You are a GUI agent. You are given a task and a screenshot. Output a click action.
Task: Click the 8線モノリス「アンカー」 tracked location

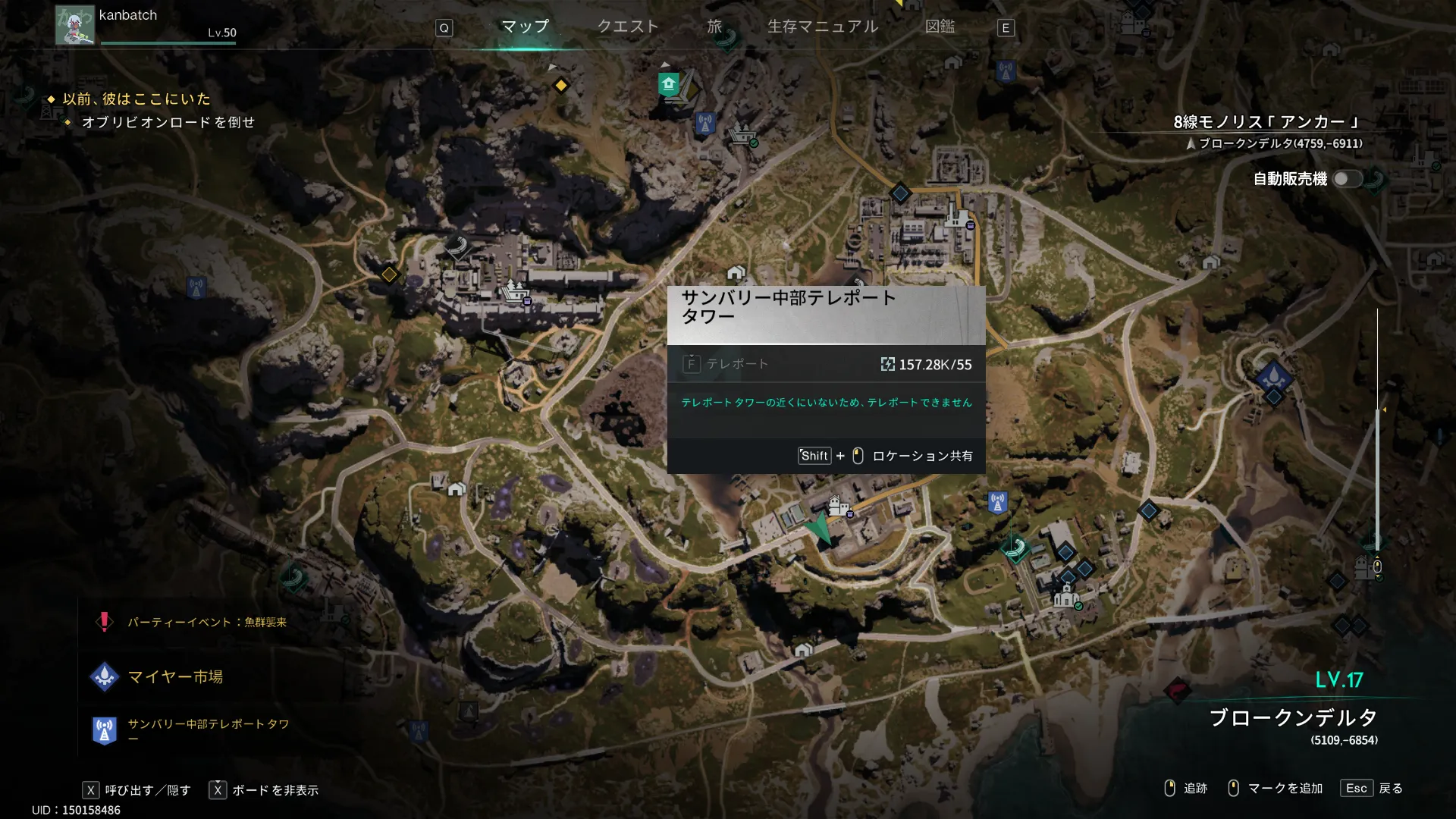[x=1266, y=122]
